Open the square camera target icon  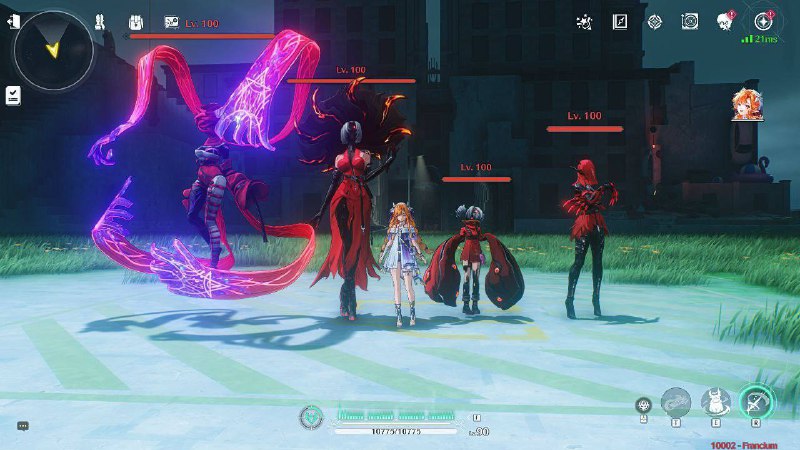click(690, 21)
